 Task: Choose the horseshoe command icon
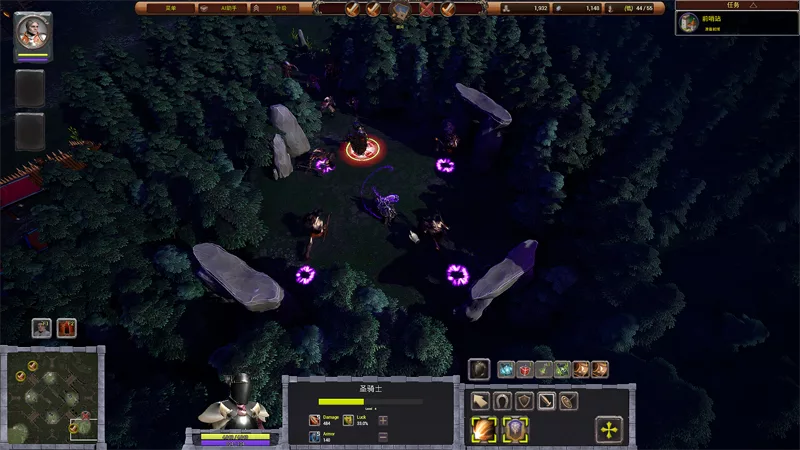502,401
